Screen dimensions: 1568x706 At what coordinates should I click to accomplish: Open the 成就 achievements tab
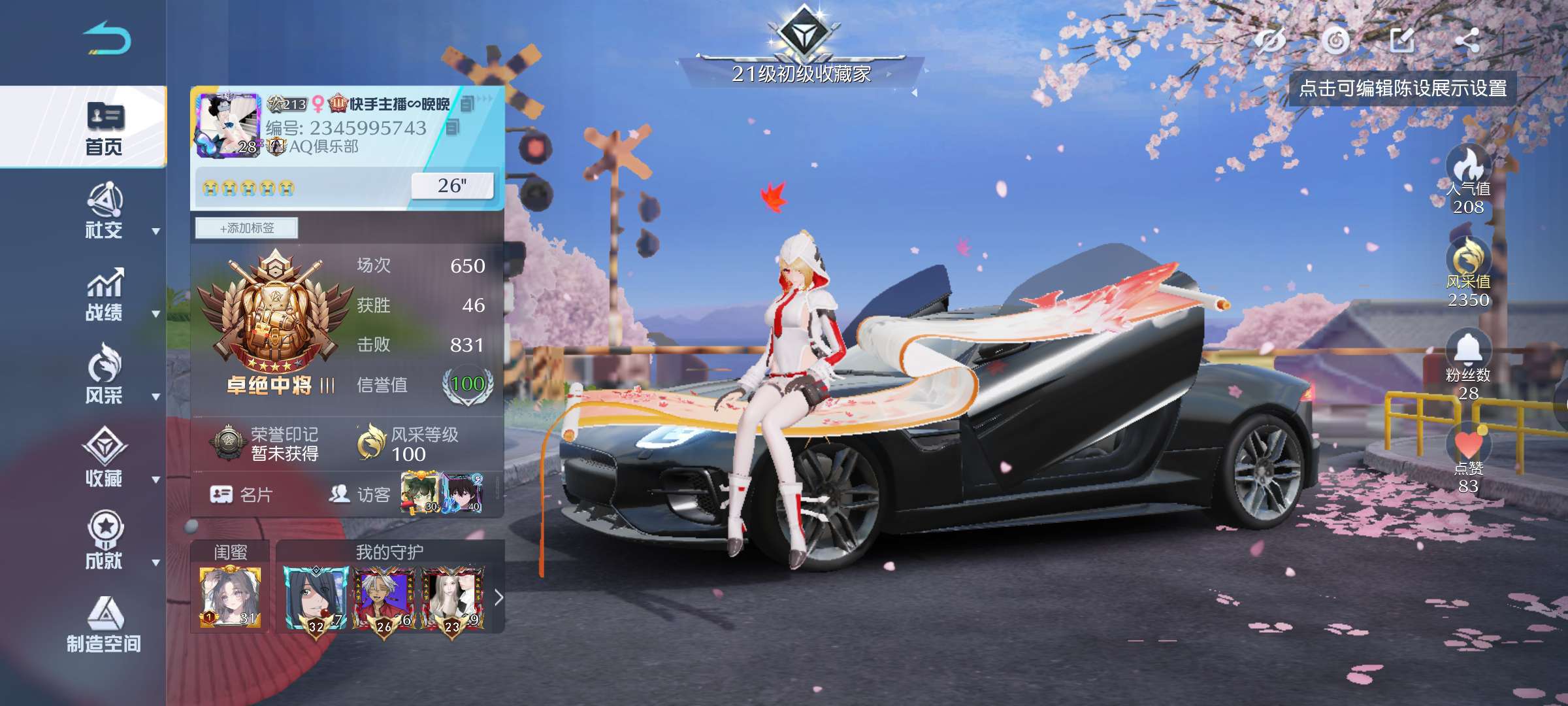(x=105, y=542)
